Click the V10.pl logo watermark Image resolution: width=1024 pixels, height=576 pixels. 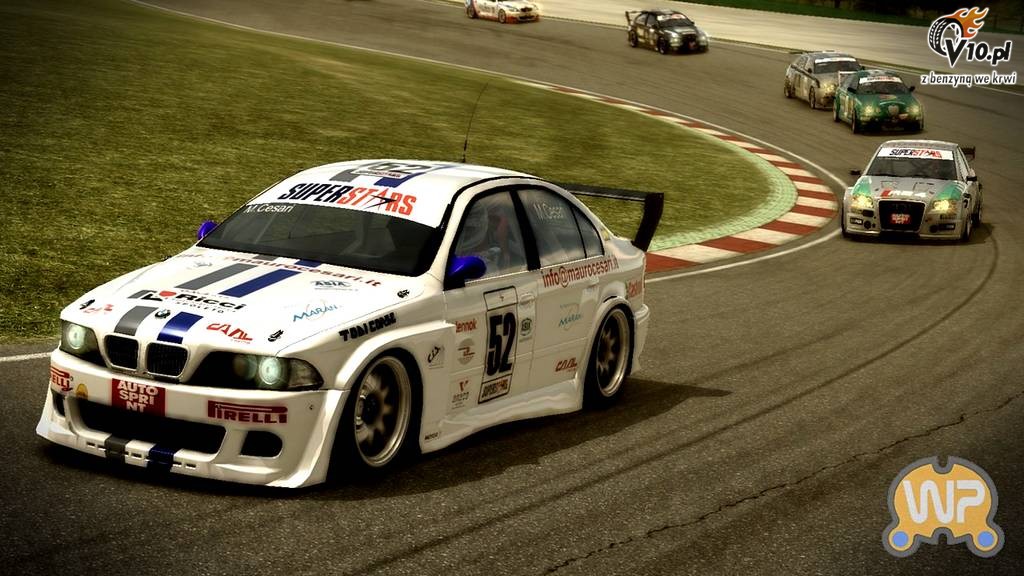click(968, 45)
